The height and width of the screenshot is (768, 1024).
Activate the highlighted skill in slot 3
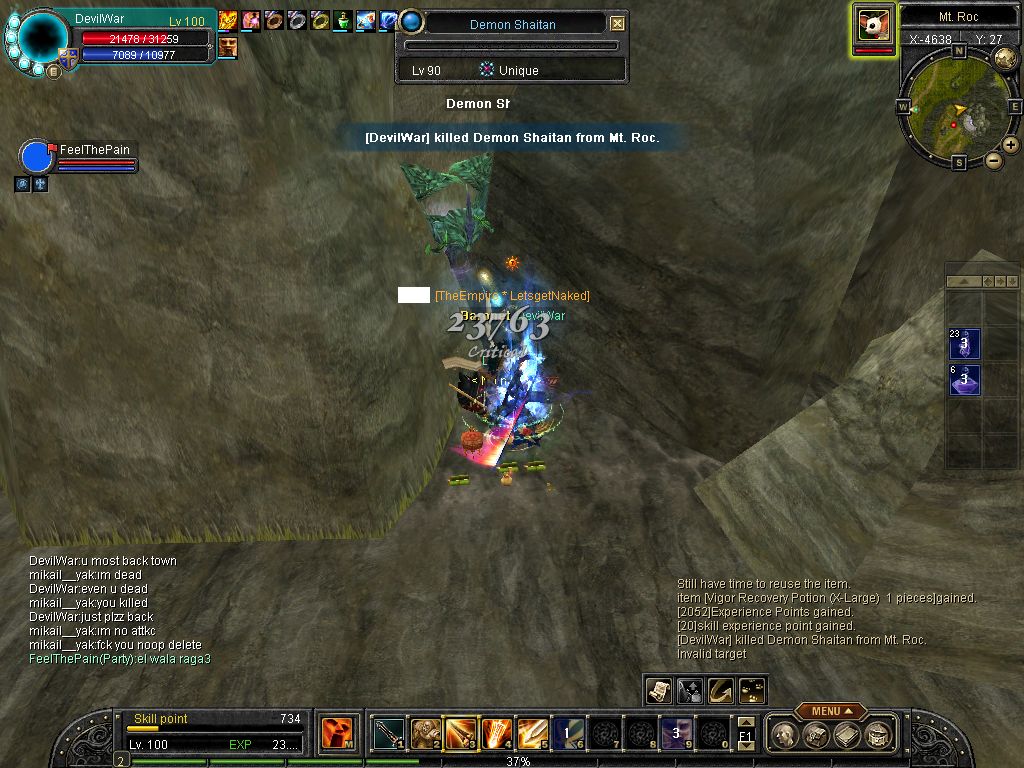(460, 735)
